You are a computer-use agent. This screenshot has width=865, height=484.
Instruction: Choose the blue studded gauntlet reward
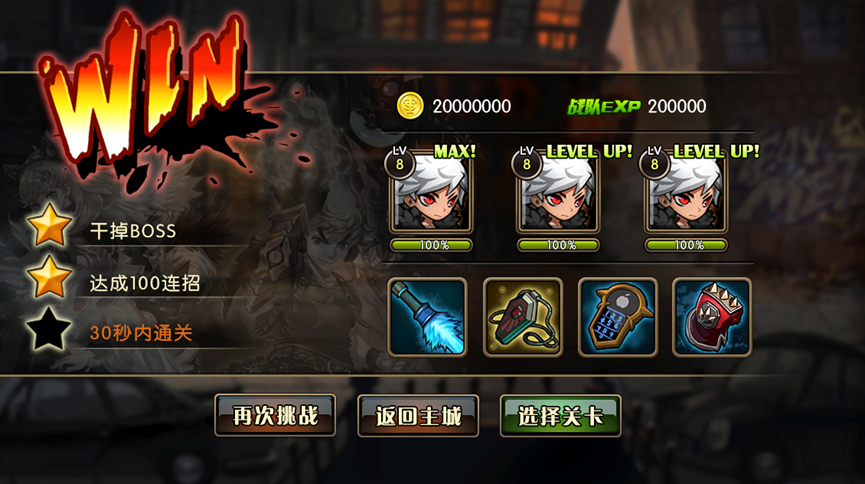point(617,317)
